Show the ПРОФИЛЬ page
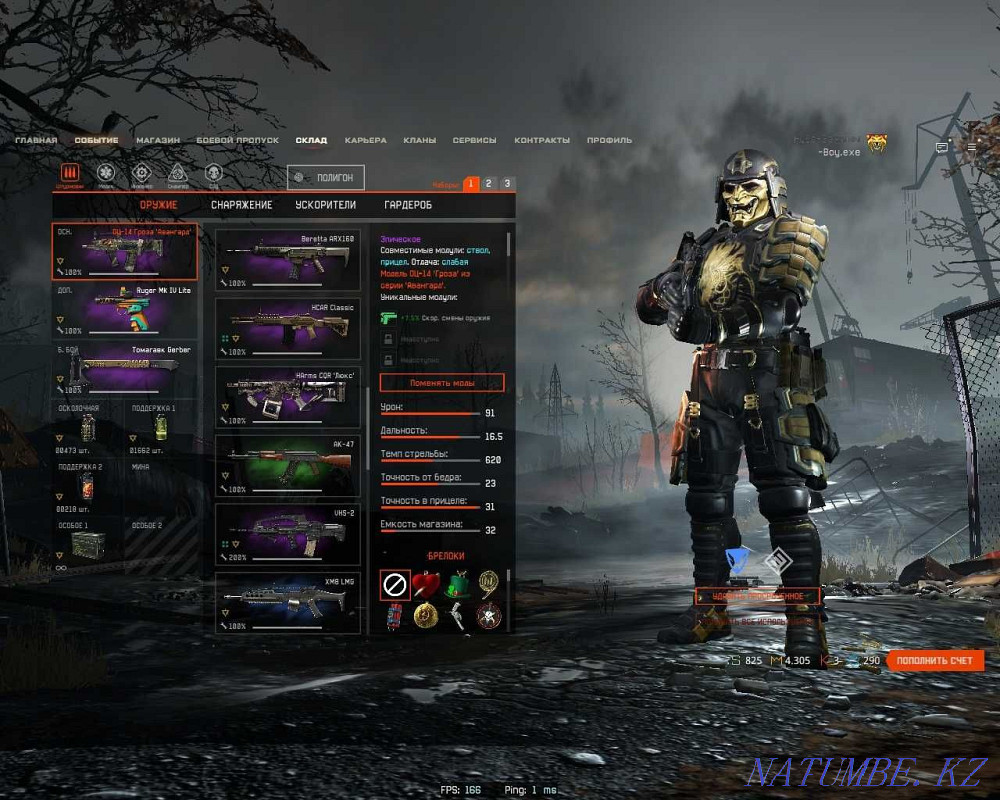Viewport: 1000px width, 800px height. [x=609, y=140]
